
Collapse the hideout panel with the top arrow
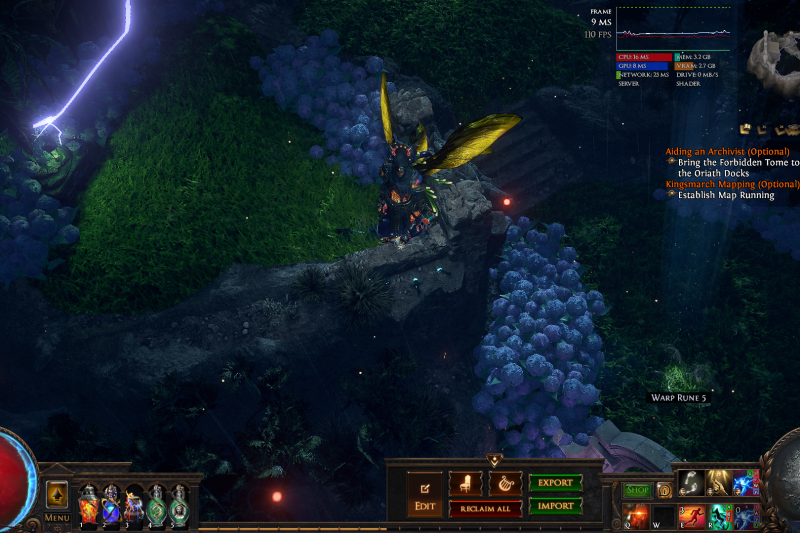point(494,460)
